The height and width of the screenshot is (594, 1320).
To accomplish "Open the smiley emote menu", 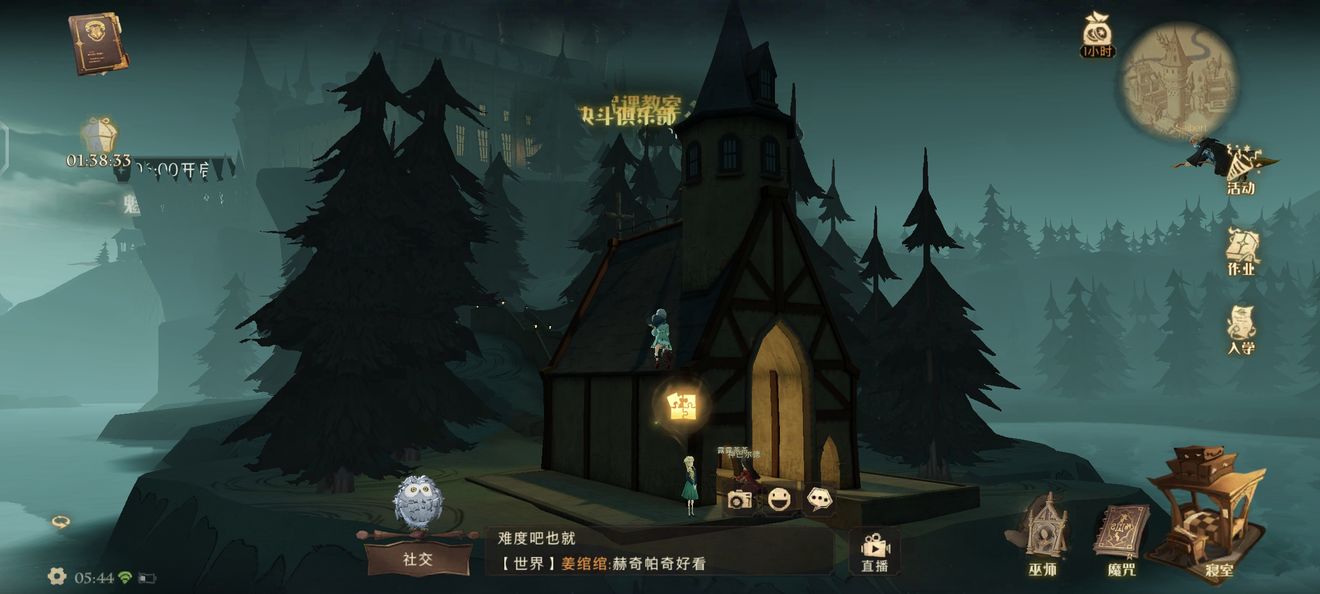I will click(780, 499).
